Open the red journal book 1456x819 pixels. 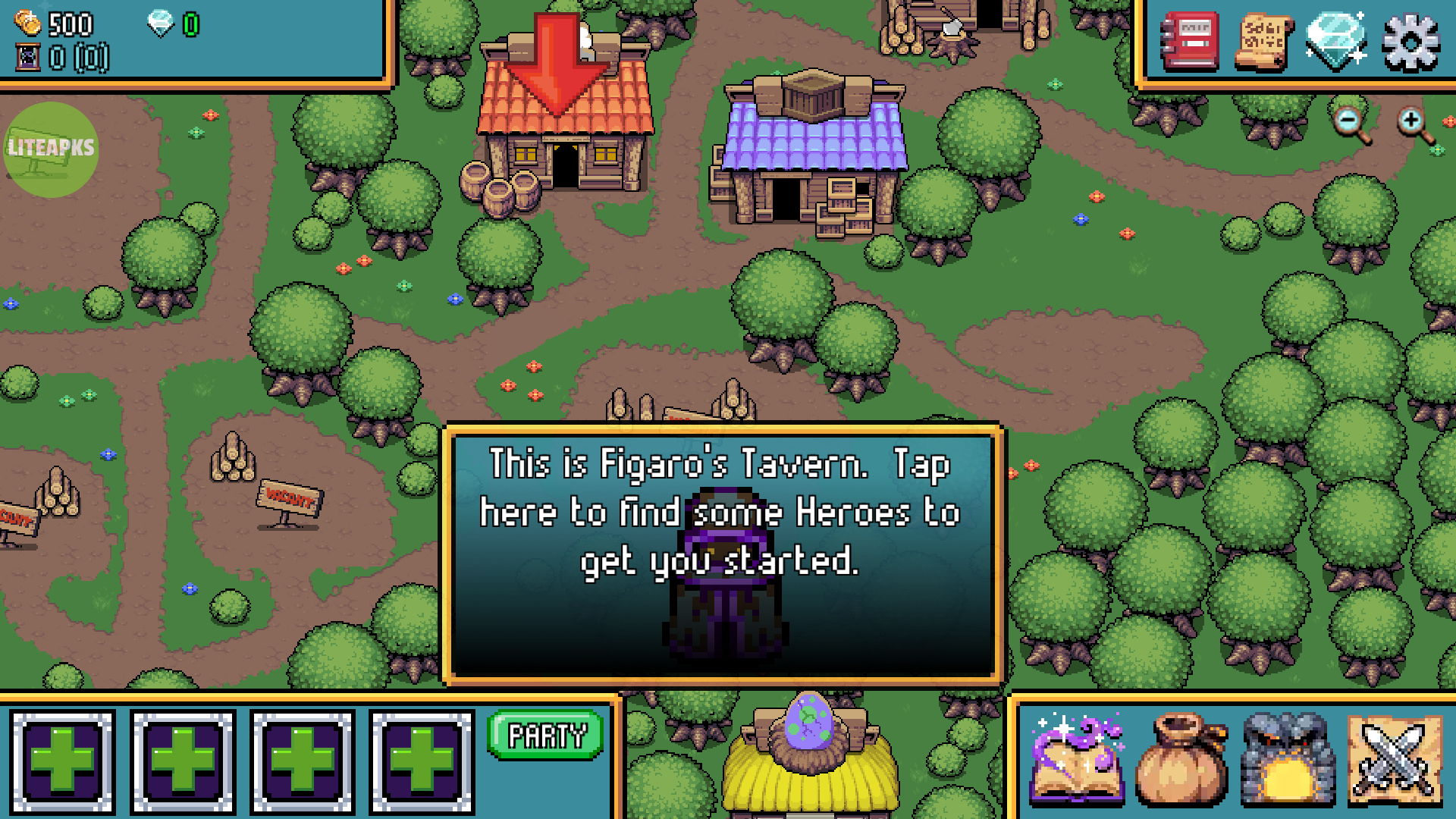(1190, 42)
